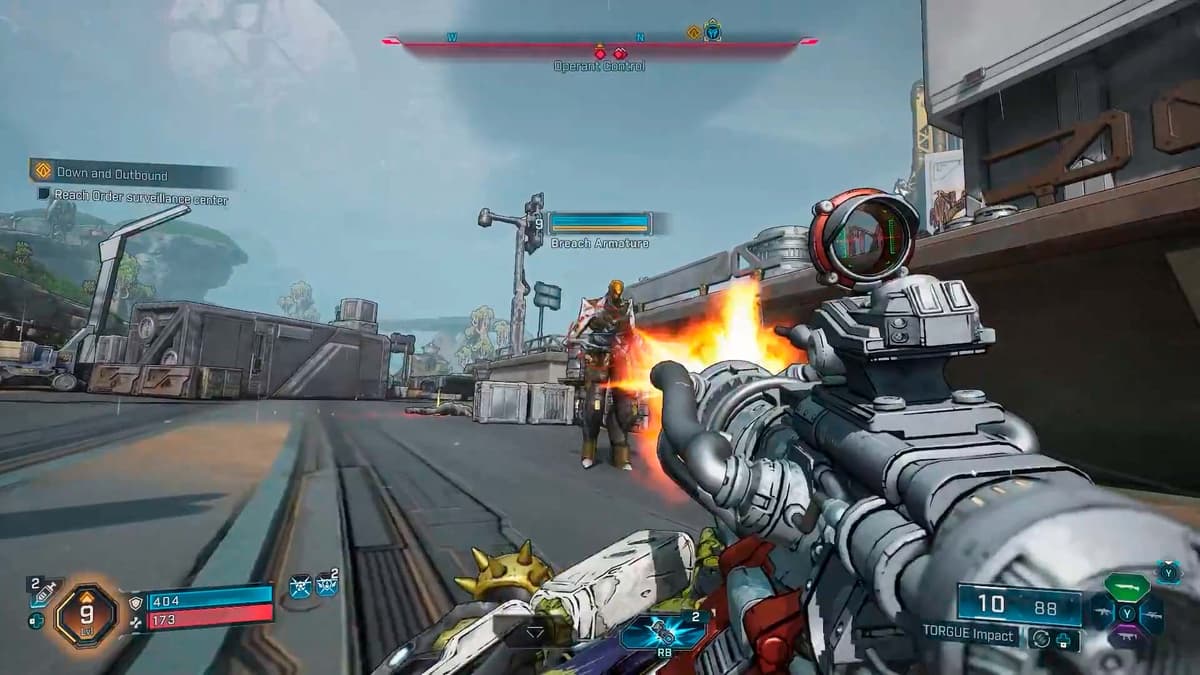Image resolution: width=1200 pixels, height=675 pixels.
Task: Select the crossed-swords skull status icon
Action: pyautogui.click(x=300, y=586)
